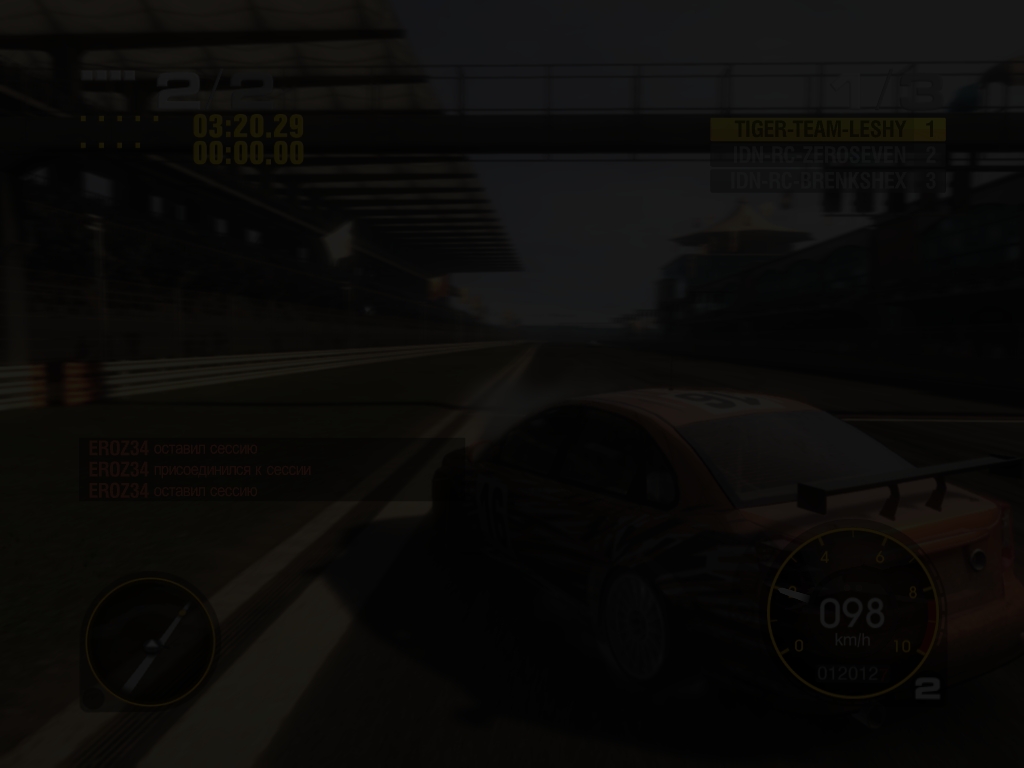Select TIGER-TEAM-LESHY in the standings list
The width and height of the screenshot is (1024, 768).
pyautogui.click(x=826, y=129)
